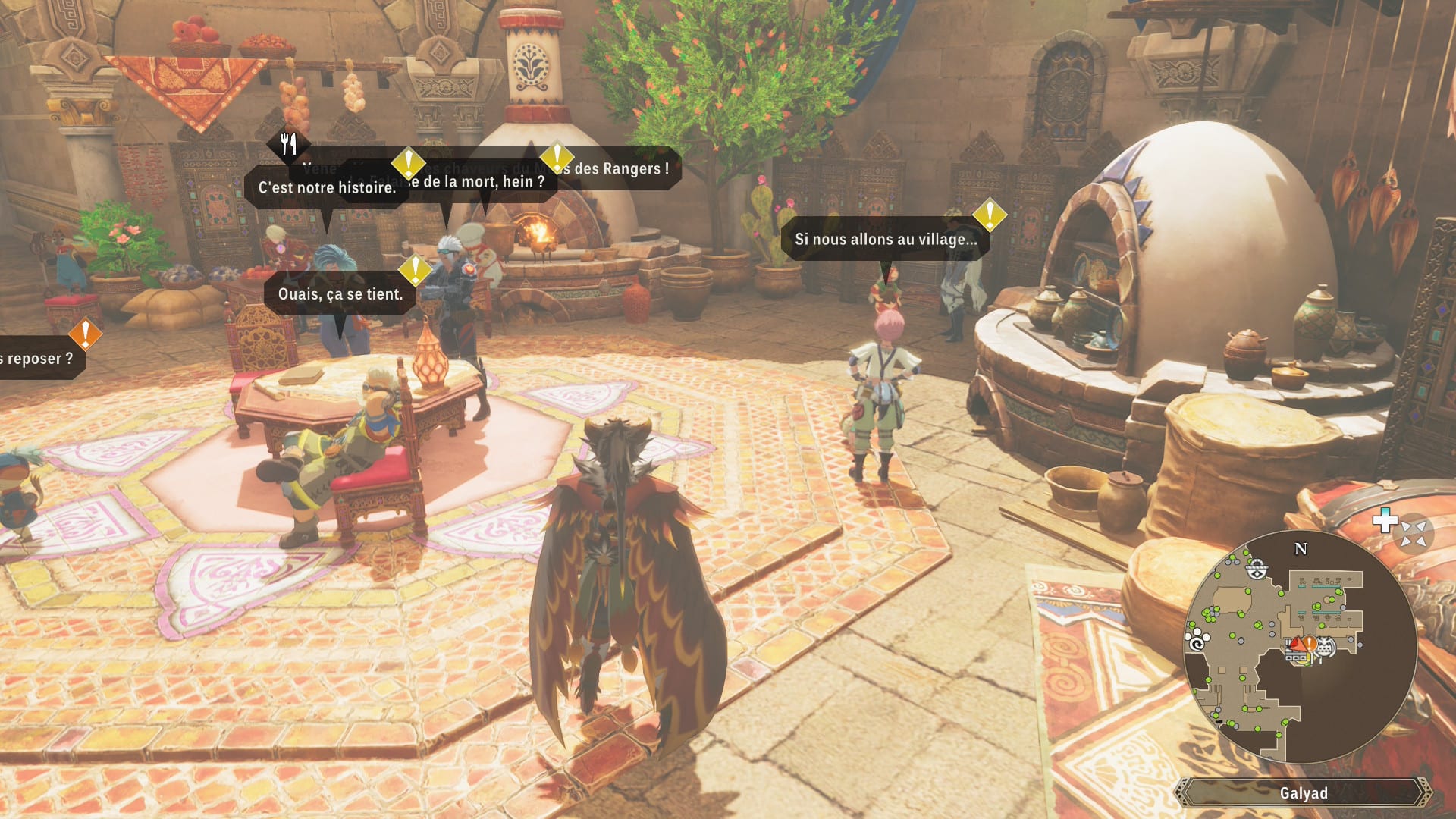Click the de la mort, hein dialogue bubble
The height and width of the screenshot is (819, 1456).
tap(478, 182)
